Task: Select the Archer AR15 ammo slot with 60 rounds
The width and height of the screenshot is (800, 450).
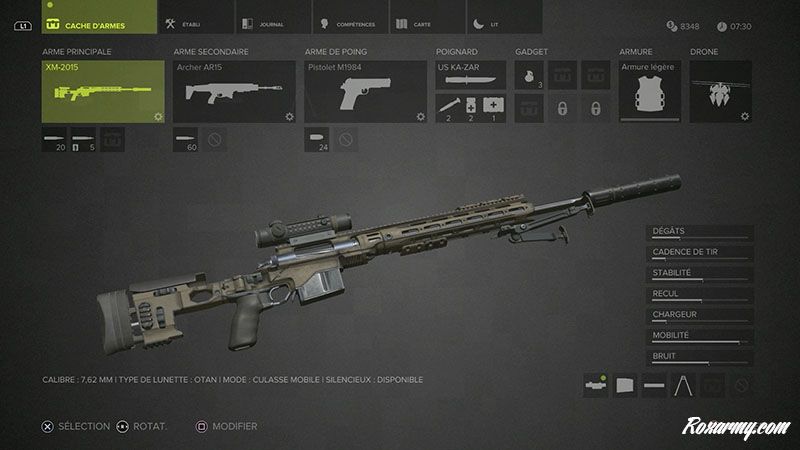Action: (187, 141)
